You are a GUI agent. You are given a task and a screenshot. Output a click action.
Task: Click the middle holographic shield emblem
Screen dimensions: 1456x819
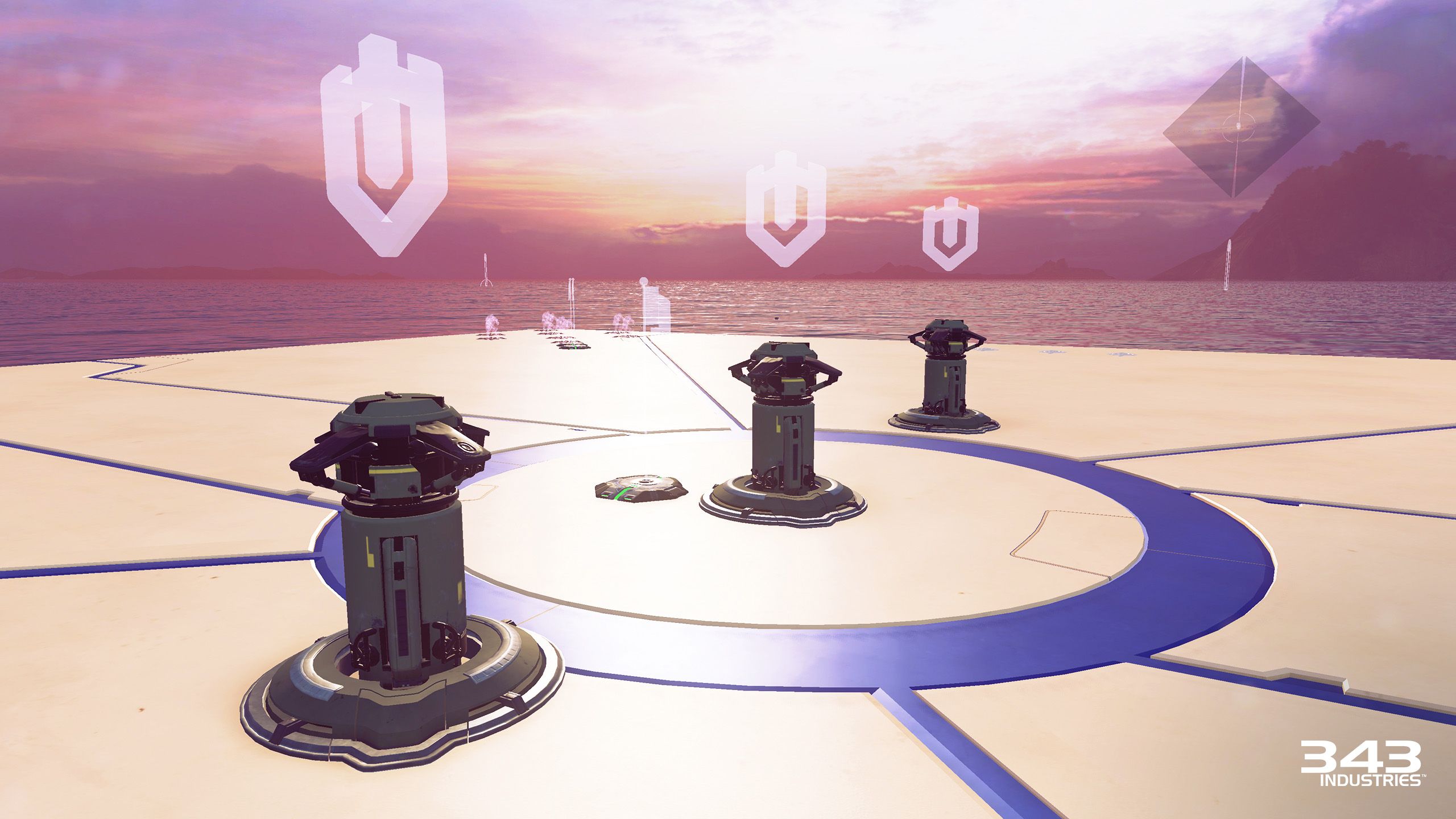[788, 216]
